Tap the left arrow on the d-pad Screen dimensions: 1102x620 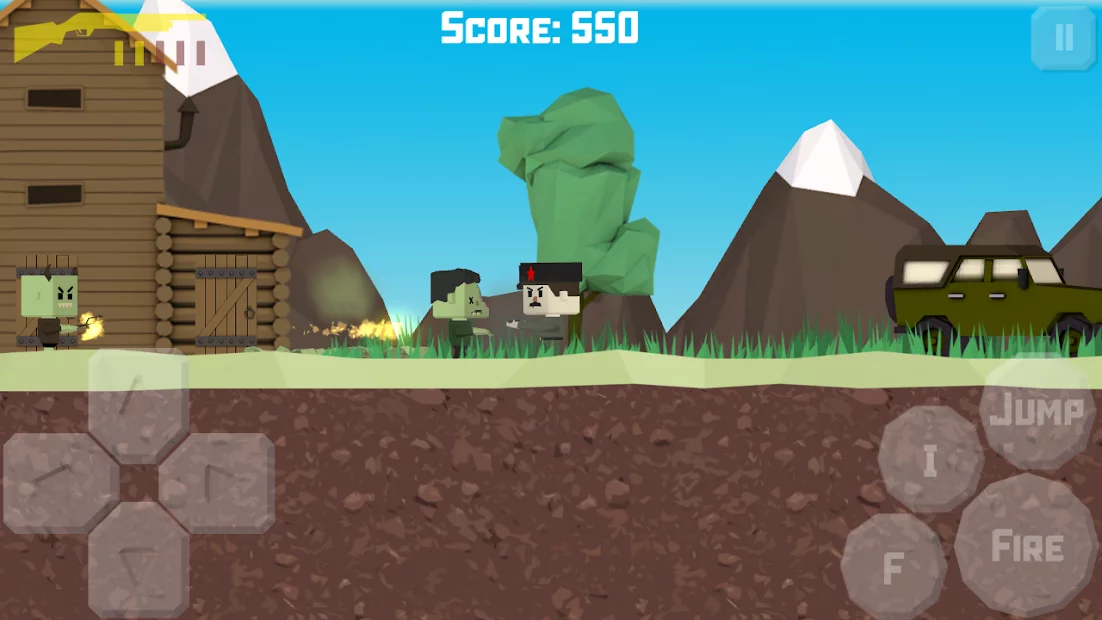(x=60, y=484)
